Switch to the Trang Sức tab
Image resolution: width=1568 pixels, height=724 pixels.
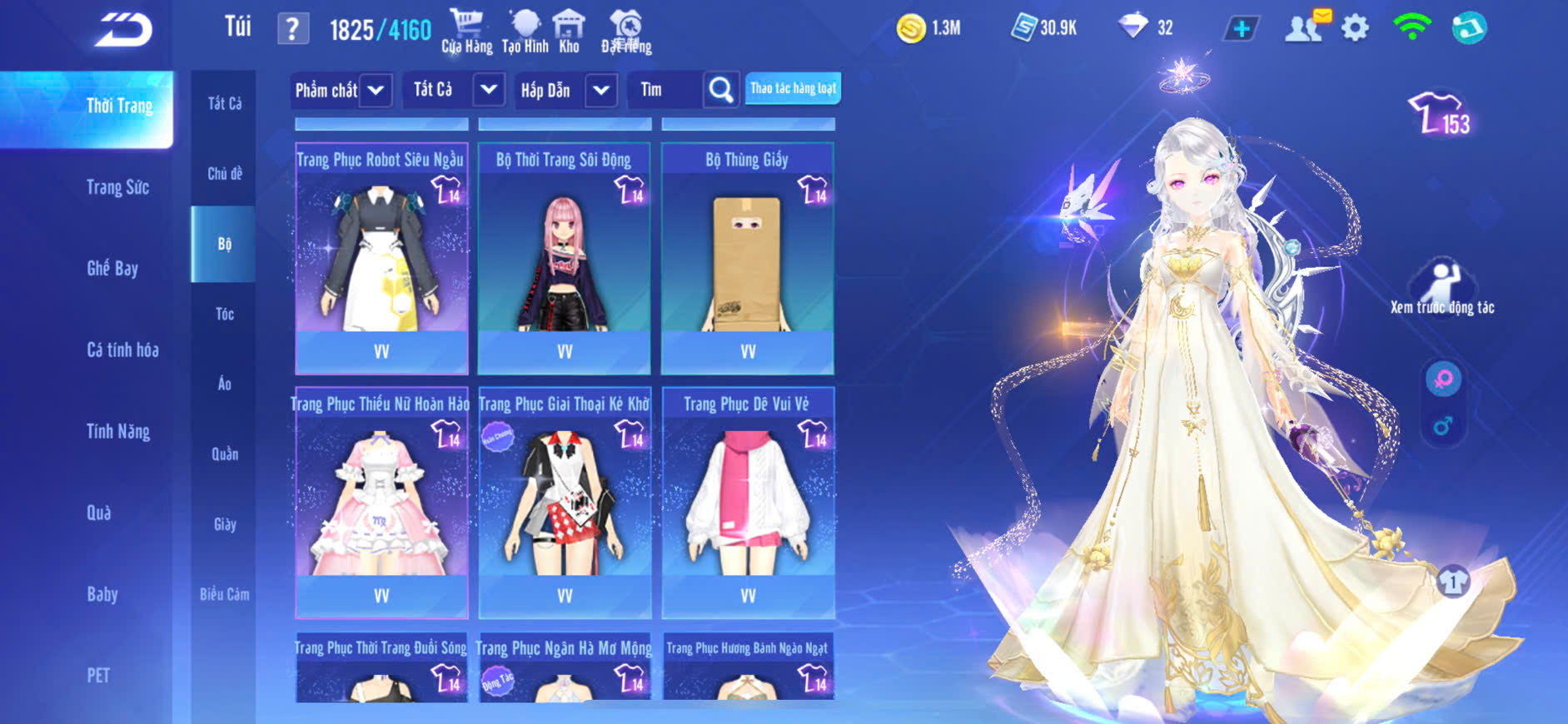(x=117, y=187)
